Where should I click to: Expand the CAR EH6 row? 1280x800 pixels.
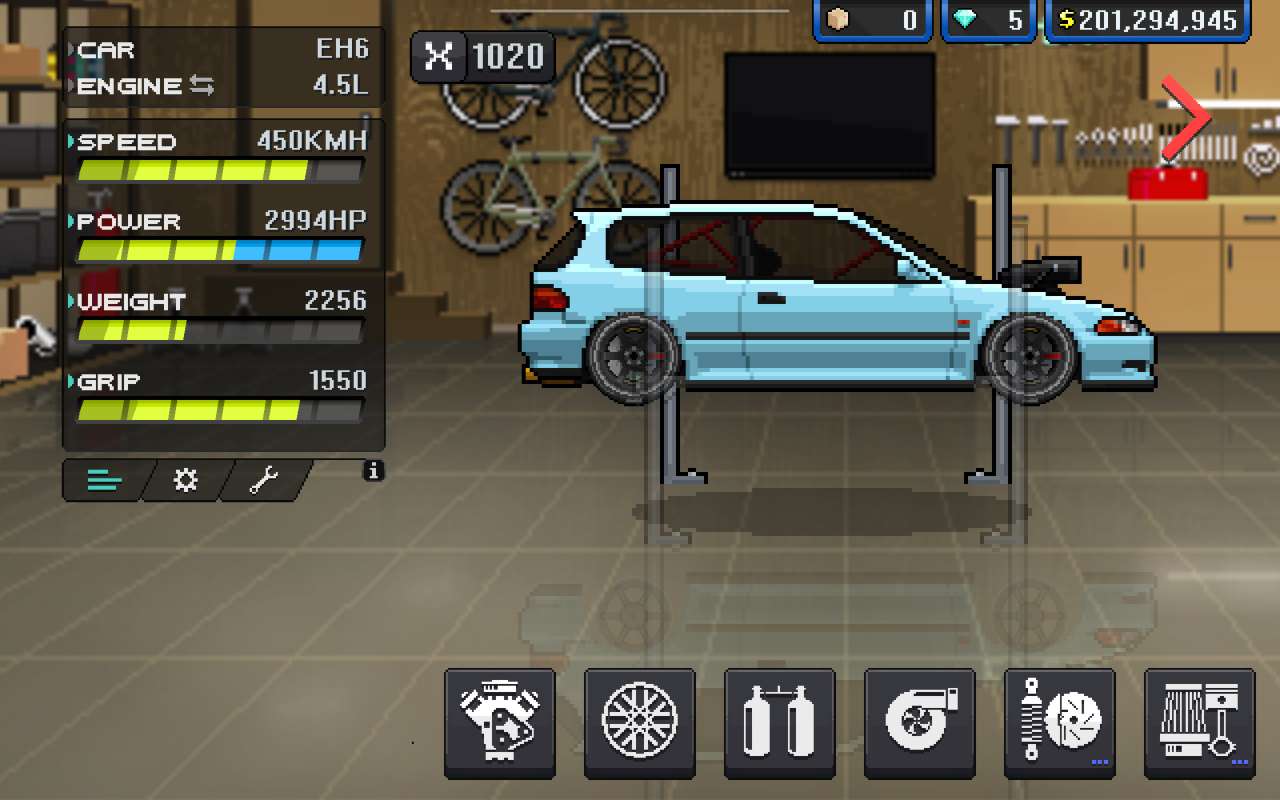coord(222,50)
